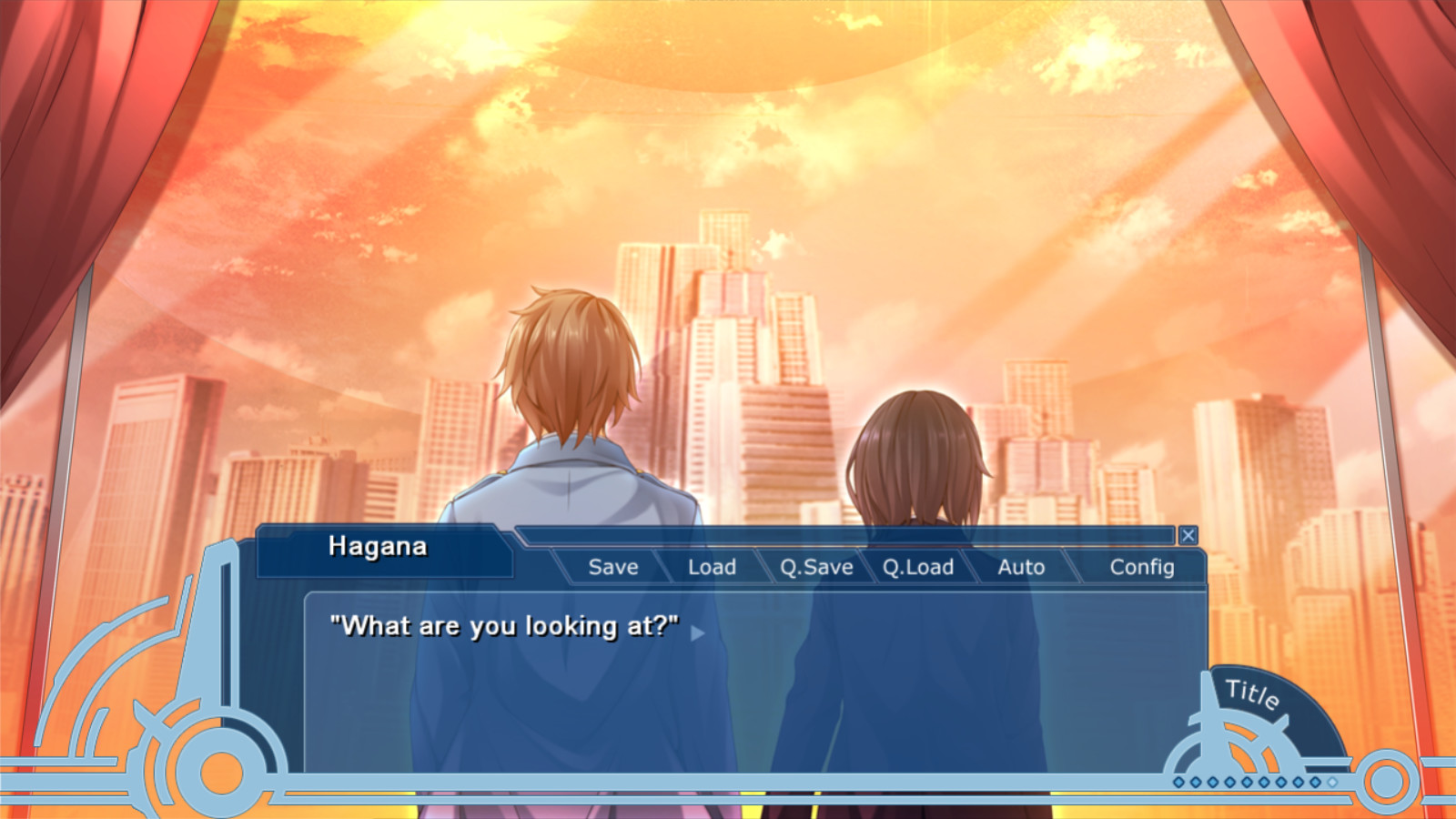Click the lighter-colored diamond at the row's end
The width and height of the screenshot is (1456, 819).
tap(1331, 783)
